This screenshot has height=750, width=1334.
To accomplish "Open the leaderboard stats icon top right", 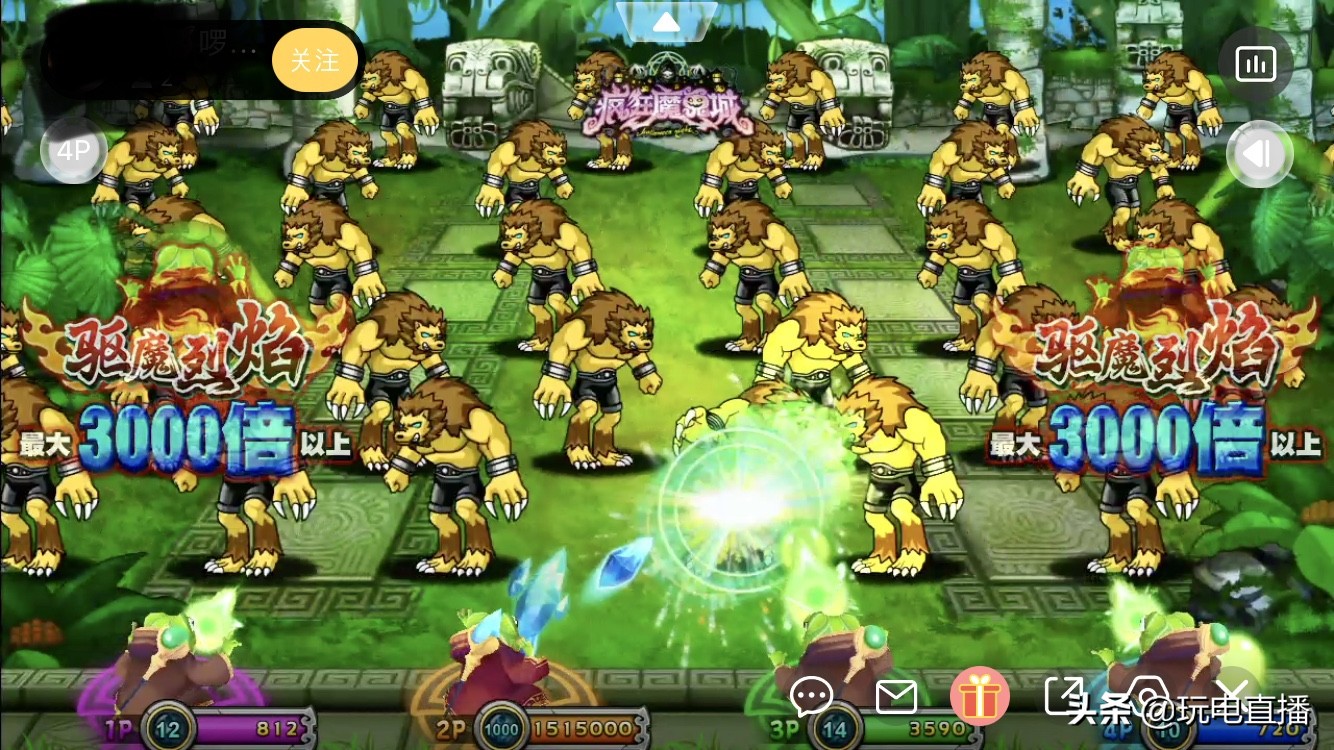I will (x=1257, y=63).
